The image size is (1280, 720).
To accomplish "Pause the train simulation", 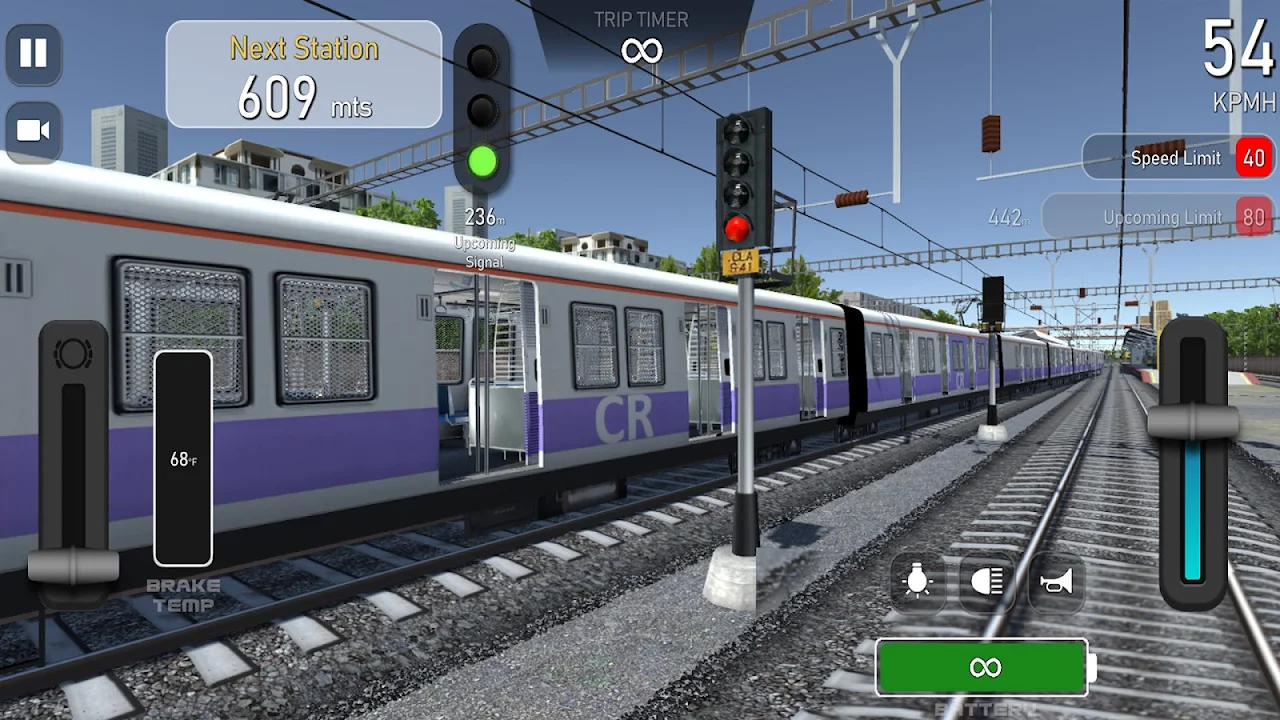I will (33, 54).
